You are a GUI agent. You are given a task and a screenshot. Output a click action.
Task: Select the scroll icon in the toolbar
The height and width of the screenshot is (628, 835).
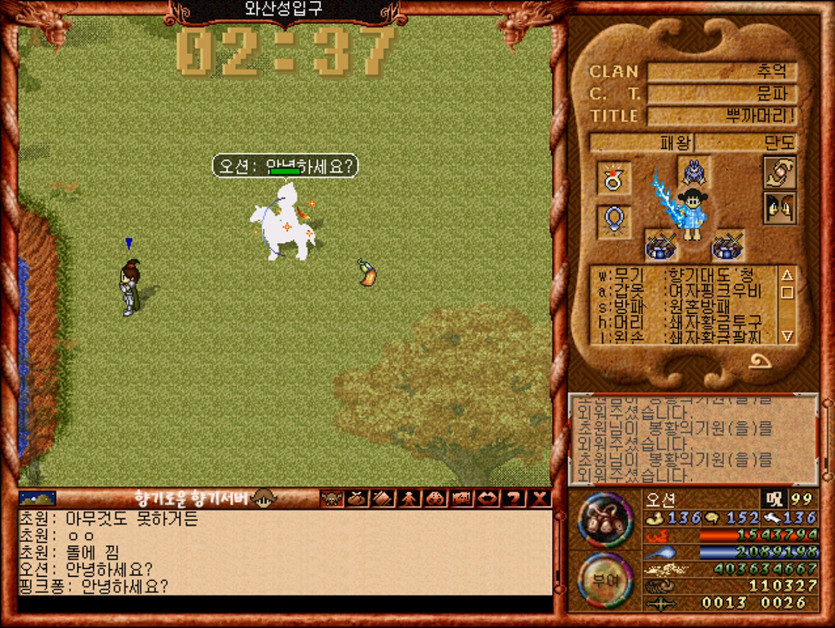point(383,498)
